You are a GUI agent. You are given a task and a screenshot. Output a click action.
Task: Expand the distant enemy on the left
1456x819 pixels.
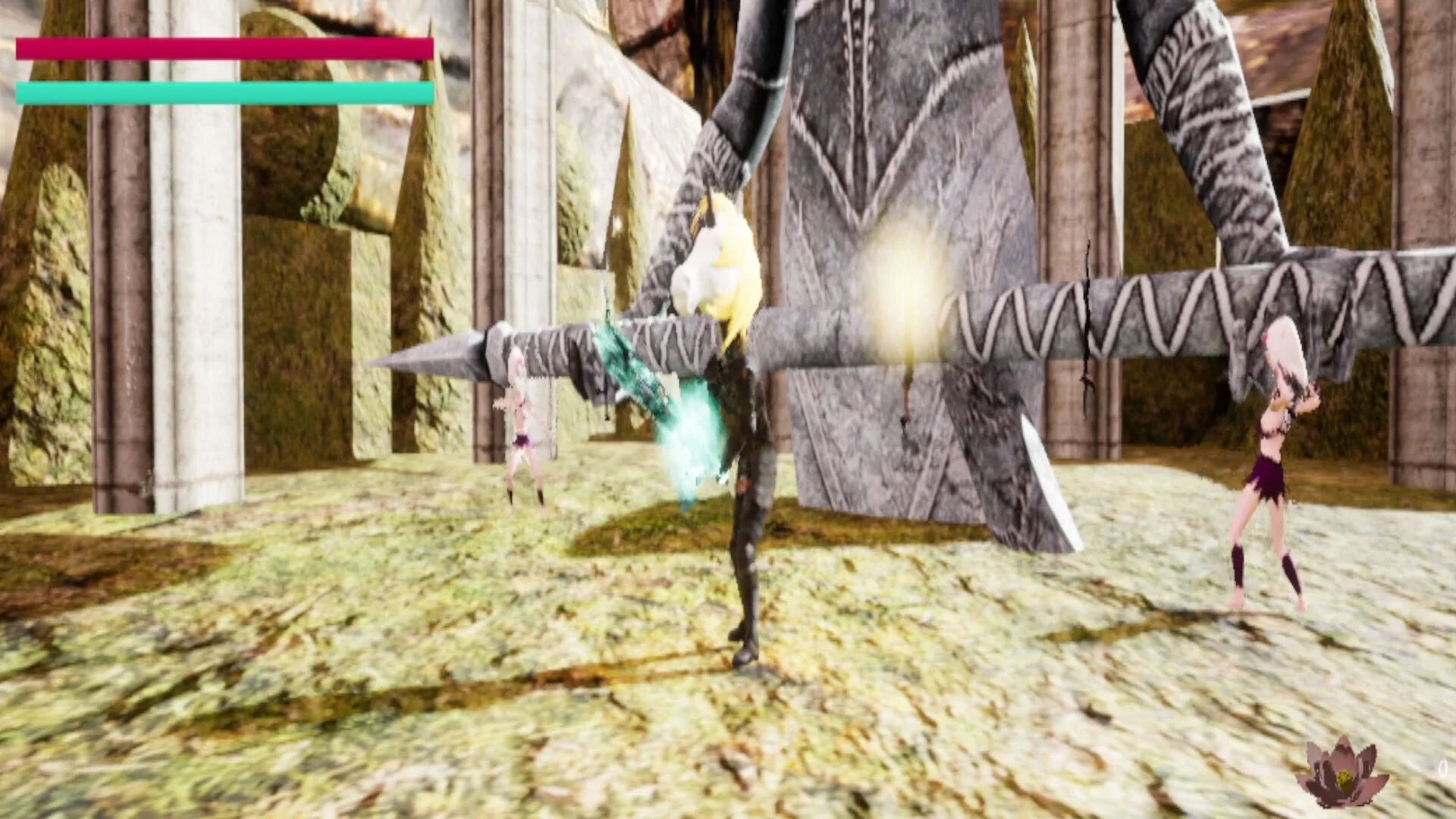(x=523, y=425)
